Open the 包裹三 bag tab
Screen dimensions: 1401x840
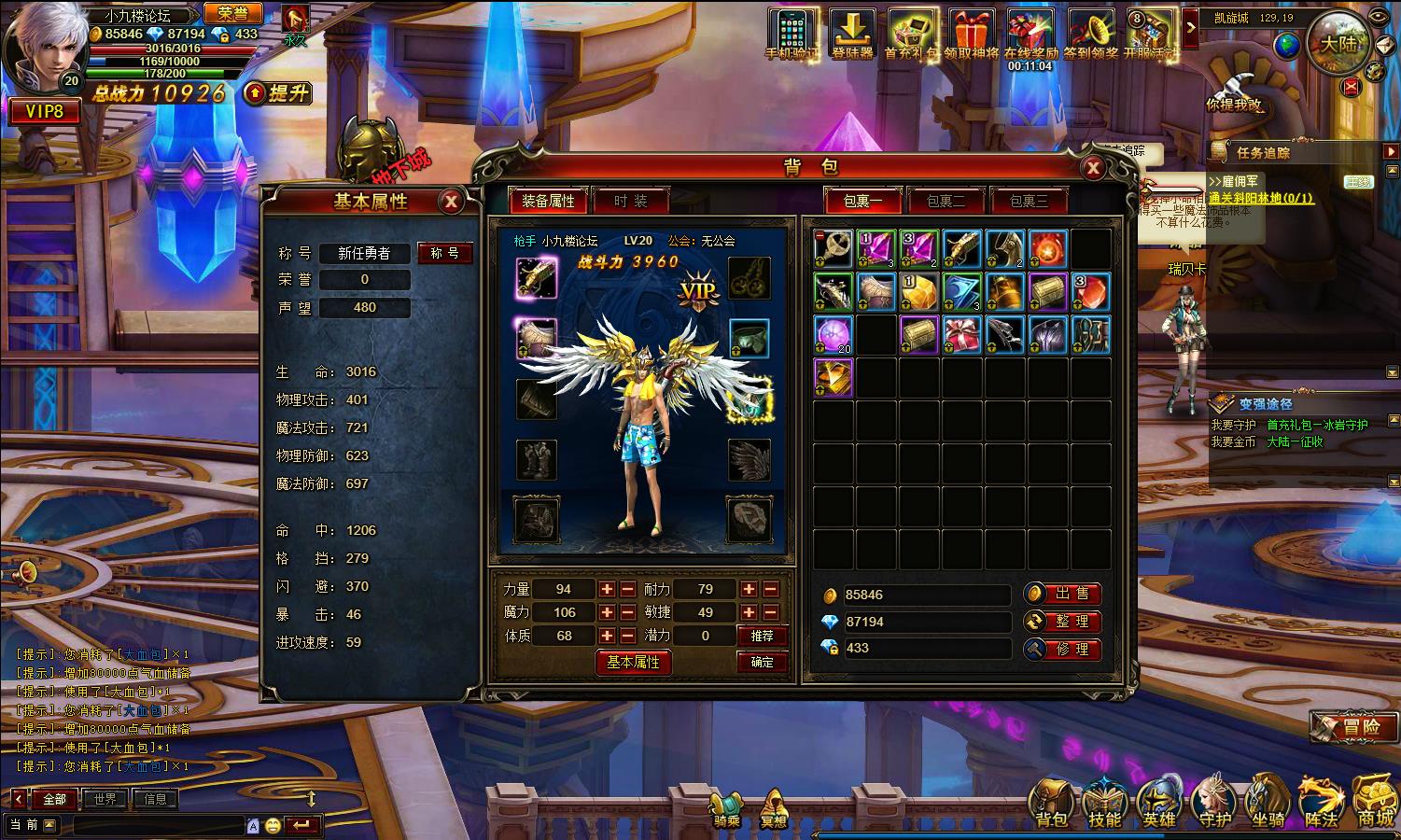pyautogui.click(x=1029, y=201)
